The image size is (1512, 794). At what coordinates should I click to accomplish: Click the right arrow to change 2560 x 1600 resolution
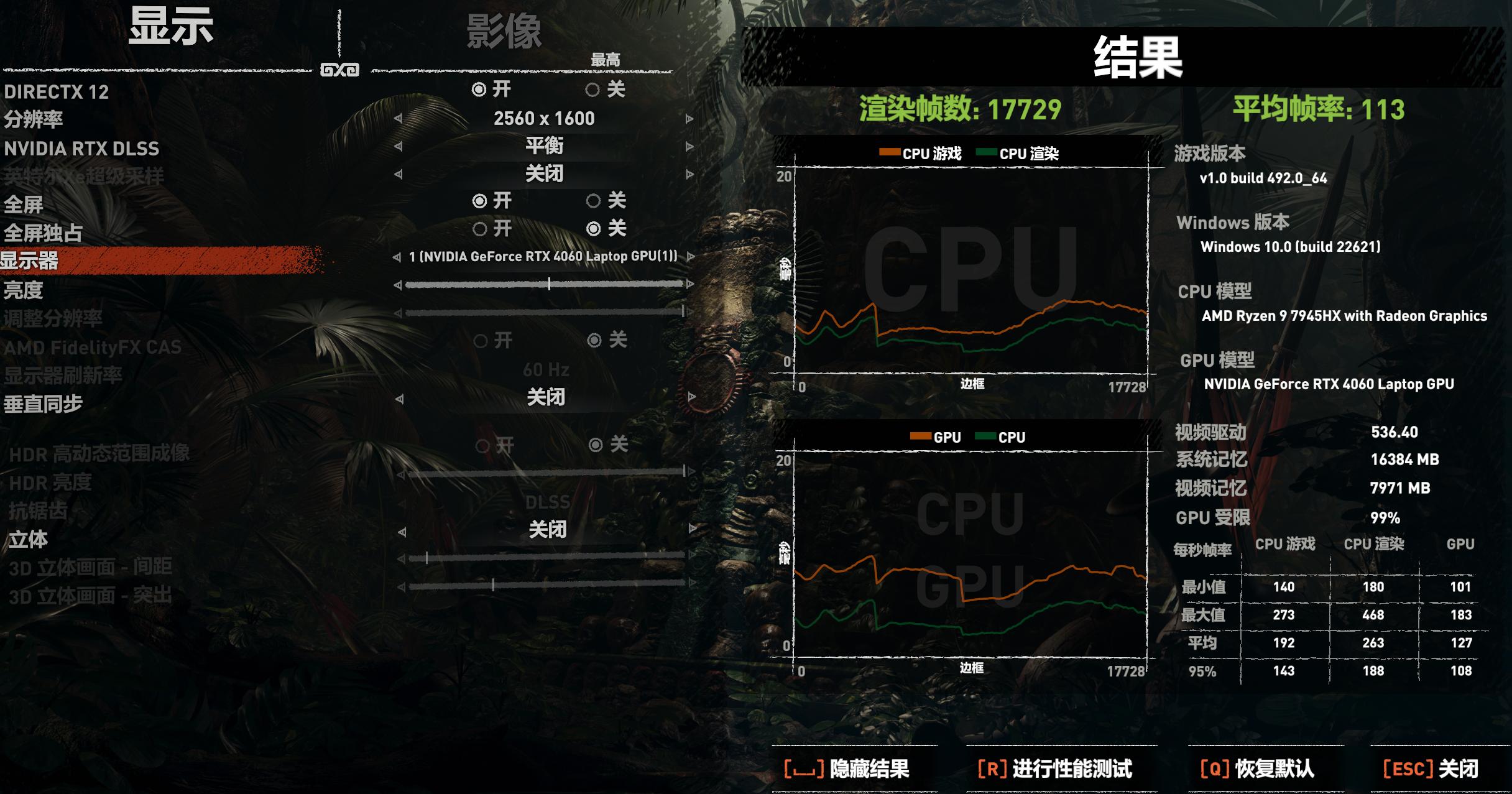(689, 119)
